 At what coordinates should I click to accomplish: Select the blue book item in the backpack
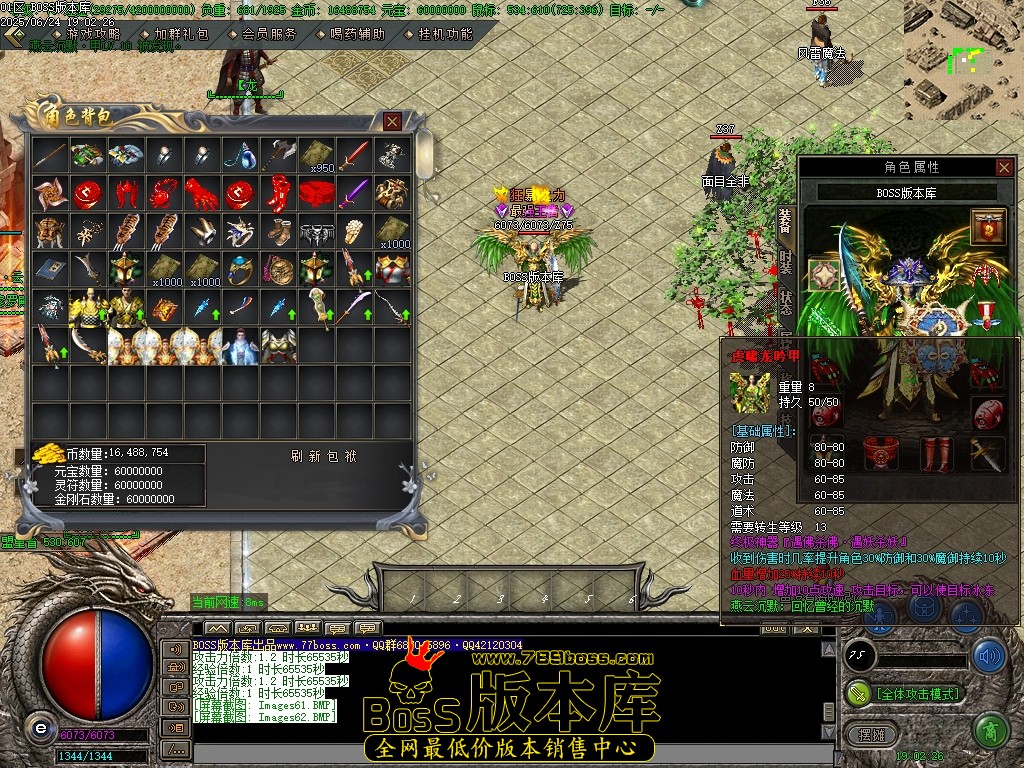coord(50,269)
